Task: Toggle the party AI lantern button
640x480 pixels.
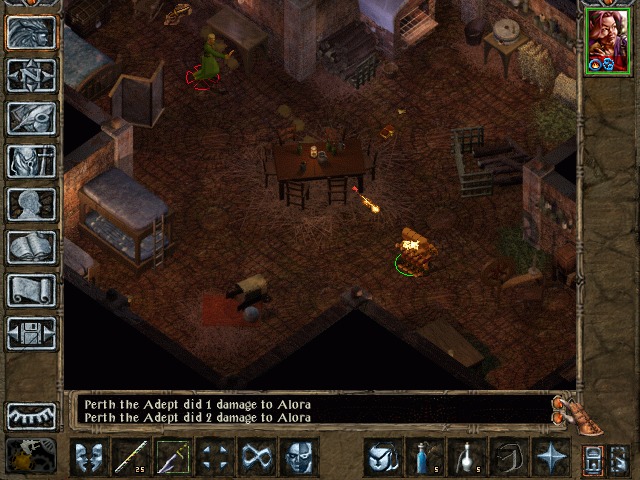Action: click(593, 457)
